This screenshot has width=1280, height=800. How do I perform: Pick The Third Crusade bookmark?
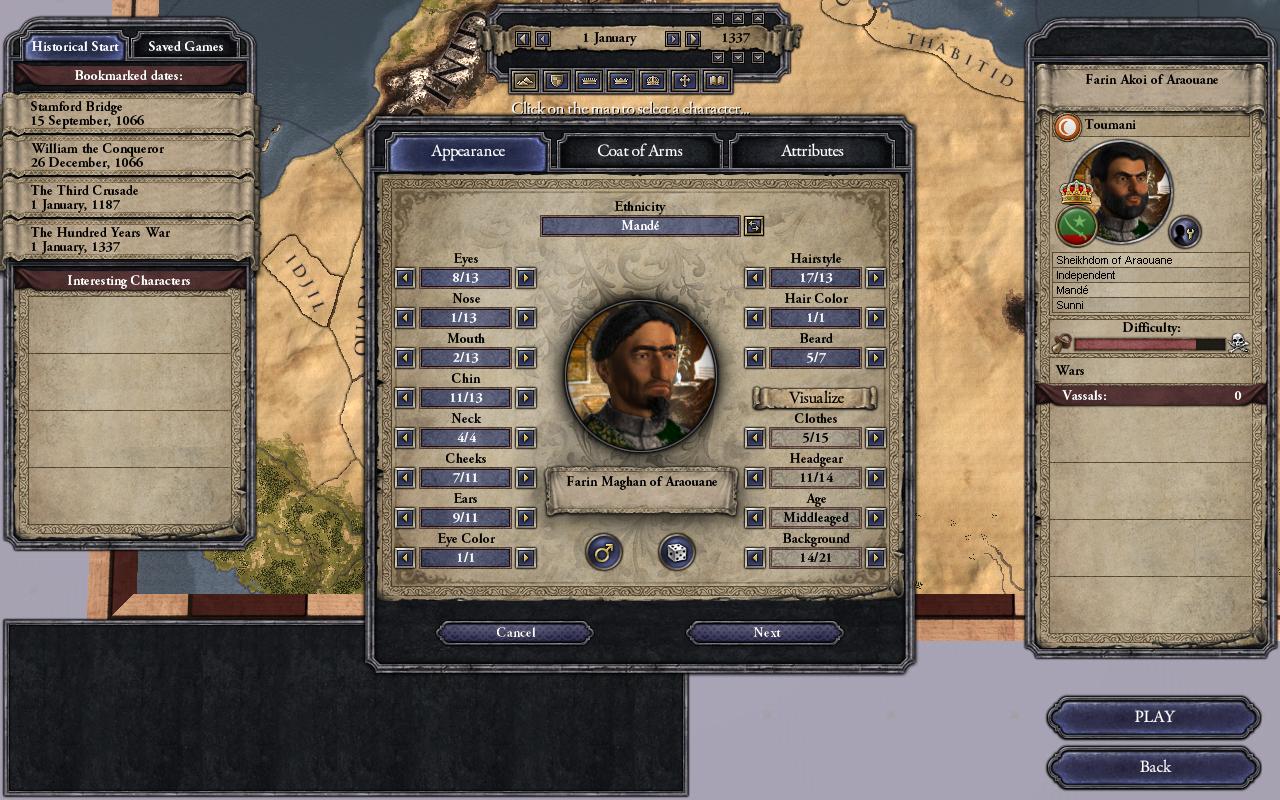[128, 197]
